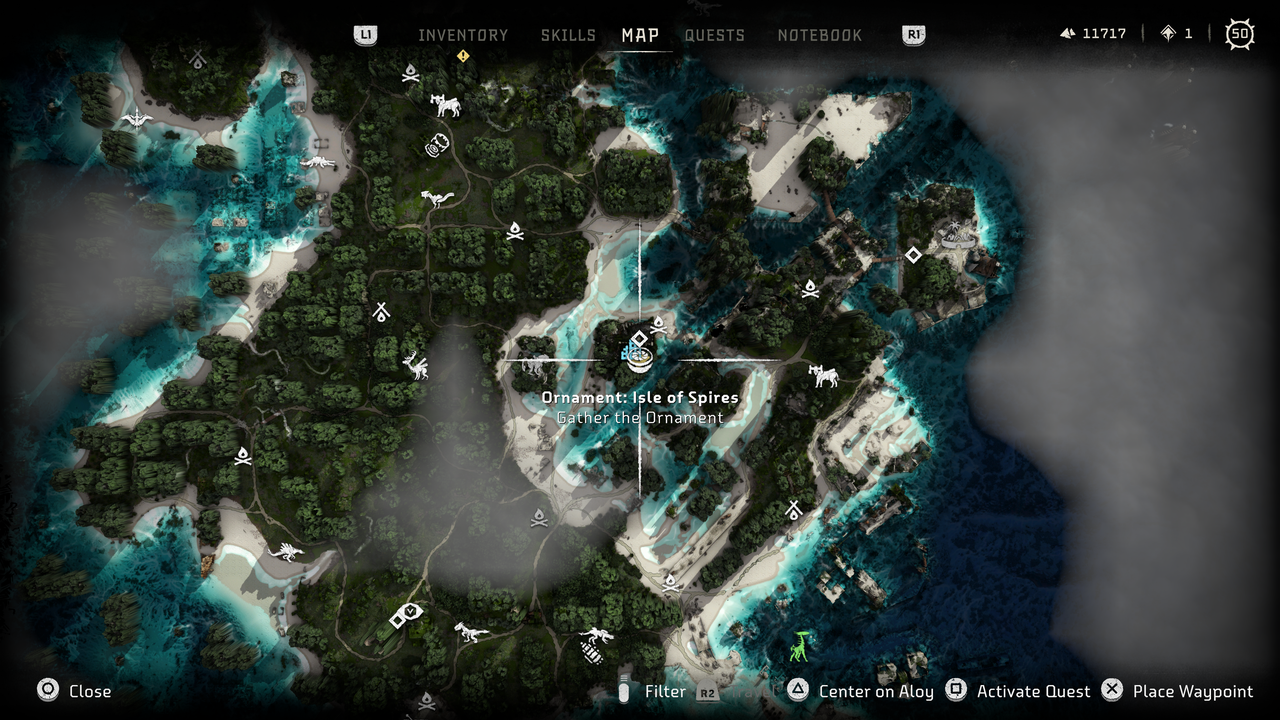This screenshot has width=1280, height=720.
Task: Click the rolling machine site icon below the Charger
Action: pyautogui.click(x=438, y=143)
